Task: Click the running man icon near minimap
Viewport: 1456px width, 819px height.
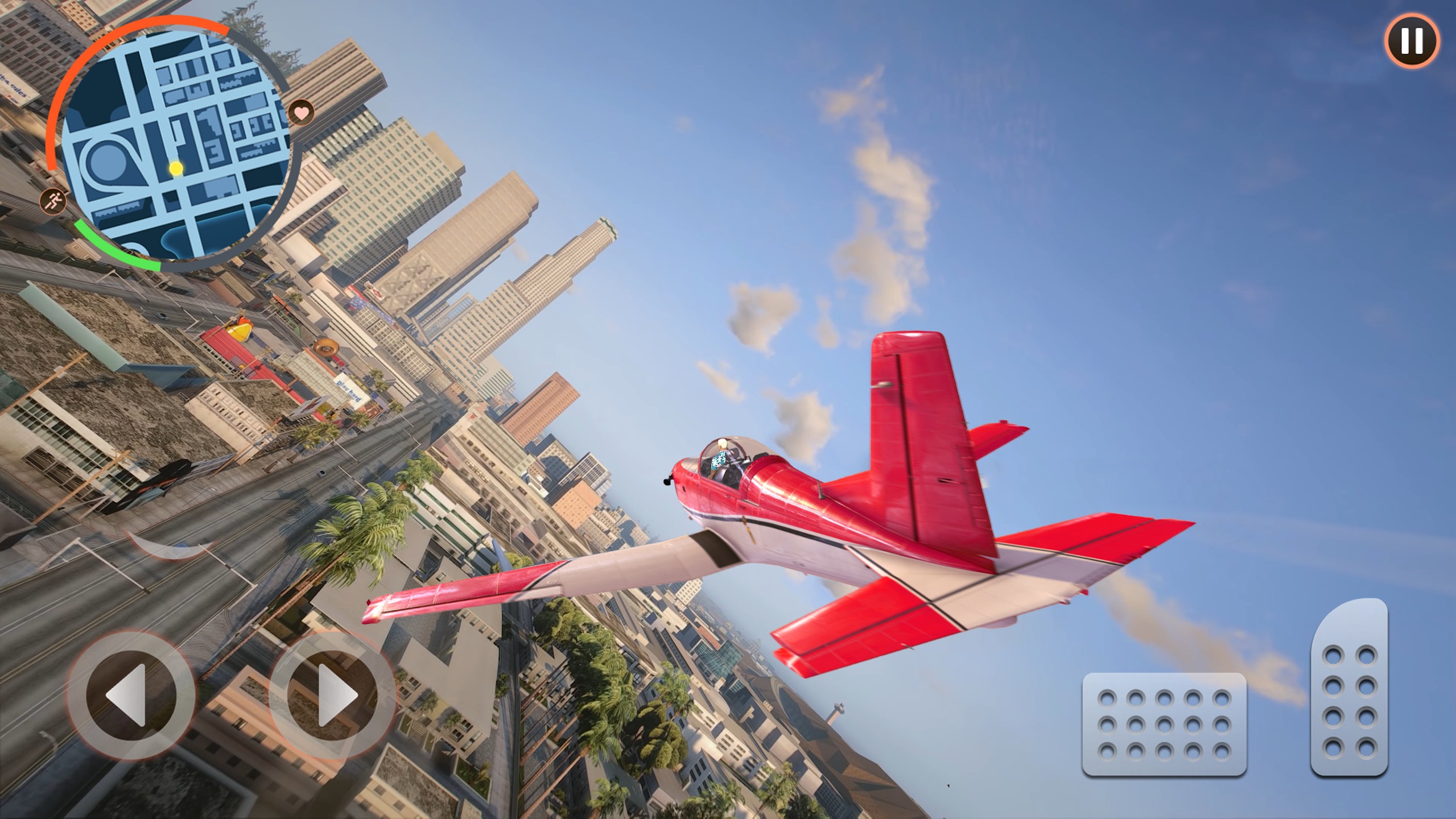Action: tap(53, 201)
